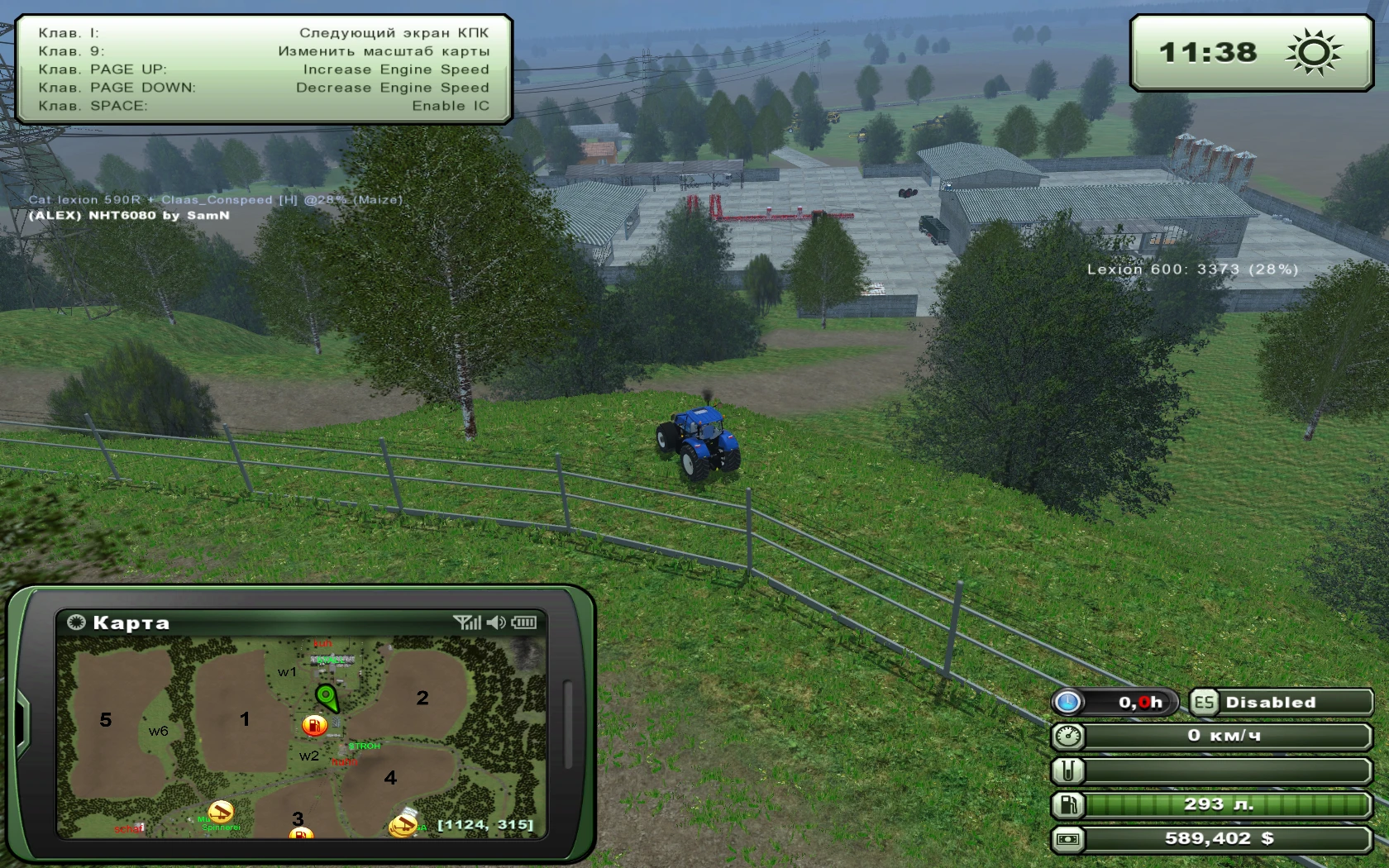Viewport: 1389px width, 868px height.
Task: Click the speedometer icon on the HUD
Action: 1068,735
